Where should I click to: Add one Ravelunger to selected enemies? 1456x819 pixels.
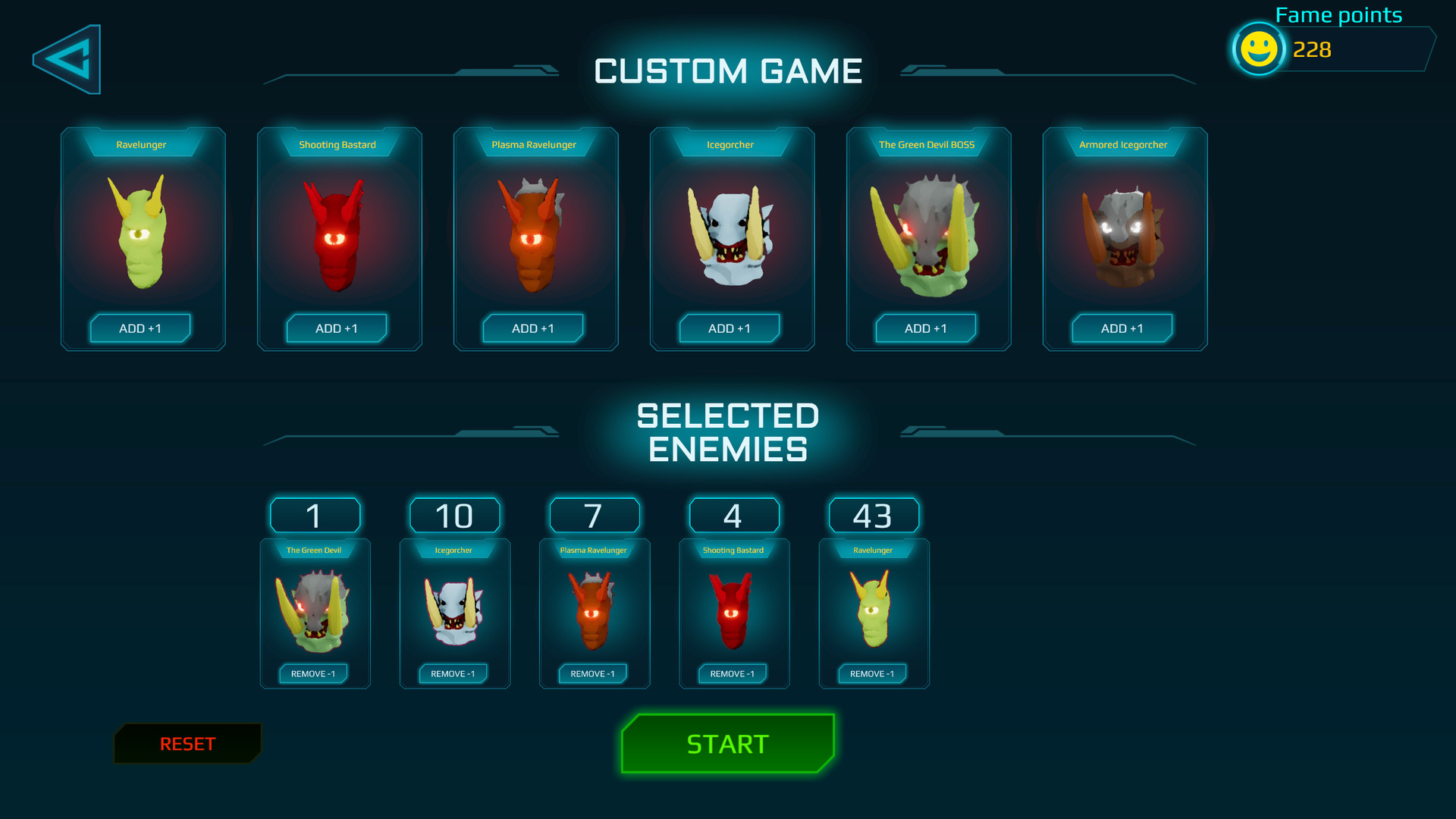point(140,328)
